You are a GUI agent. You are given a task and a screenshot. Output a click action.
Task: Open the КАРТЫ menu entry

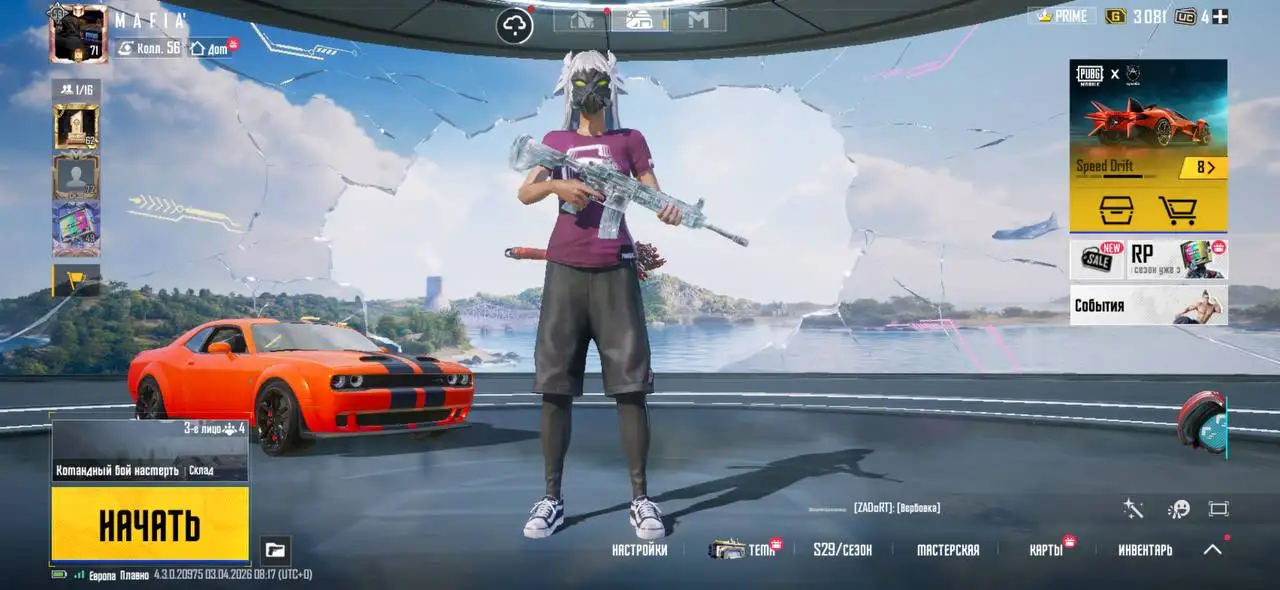pos(1046,550)
